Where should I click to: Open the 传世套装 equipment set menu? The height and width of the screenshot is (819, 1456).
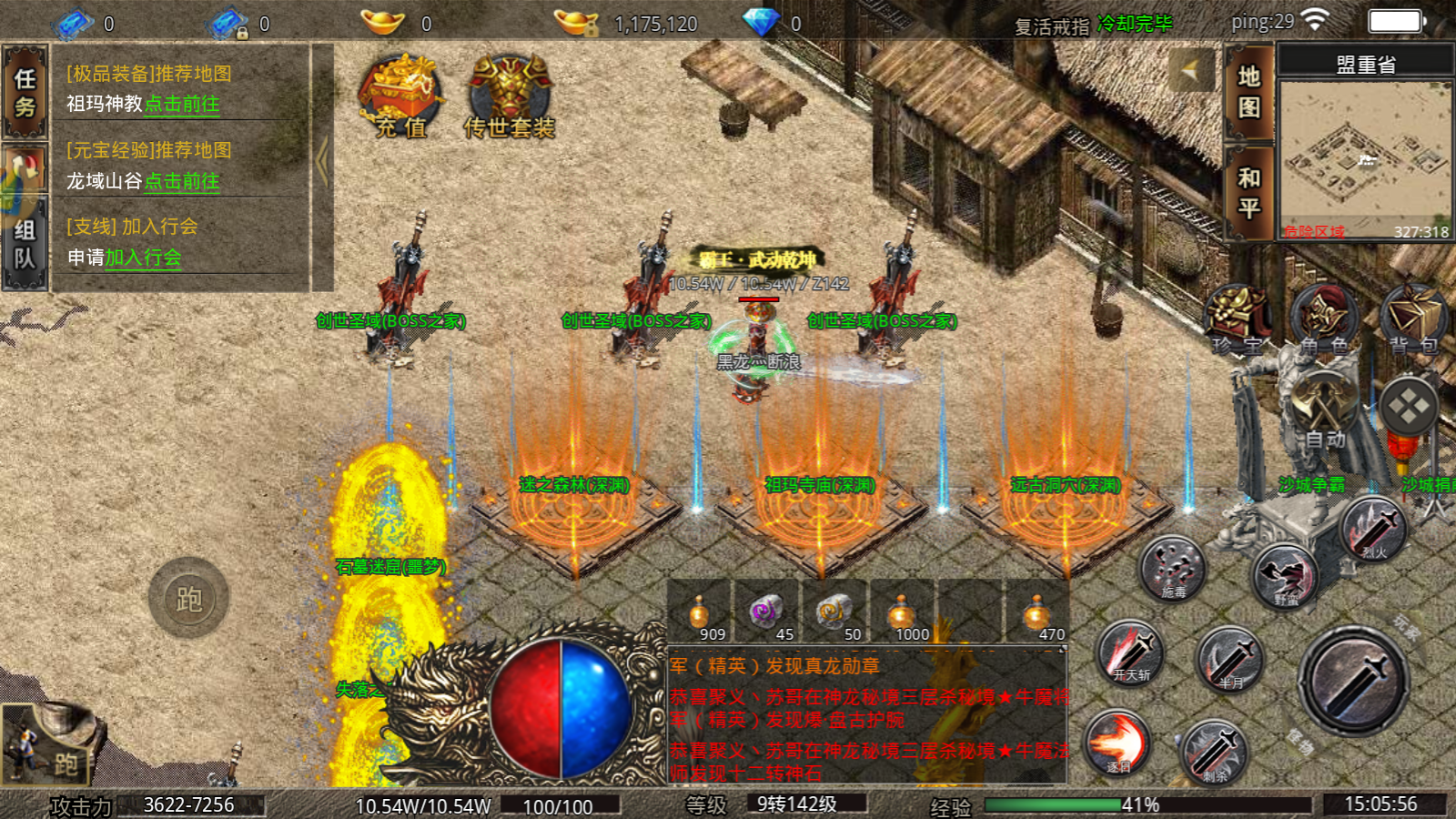coord(509,97)
